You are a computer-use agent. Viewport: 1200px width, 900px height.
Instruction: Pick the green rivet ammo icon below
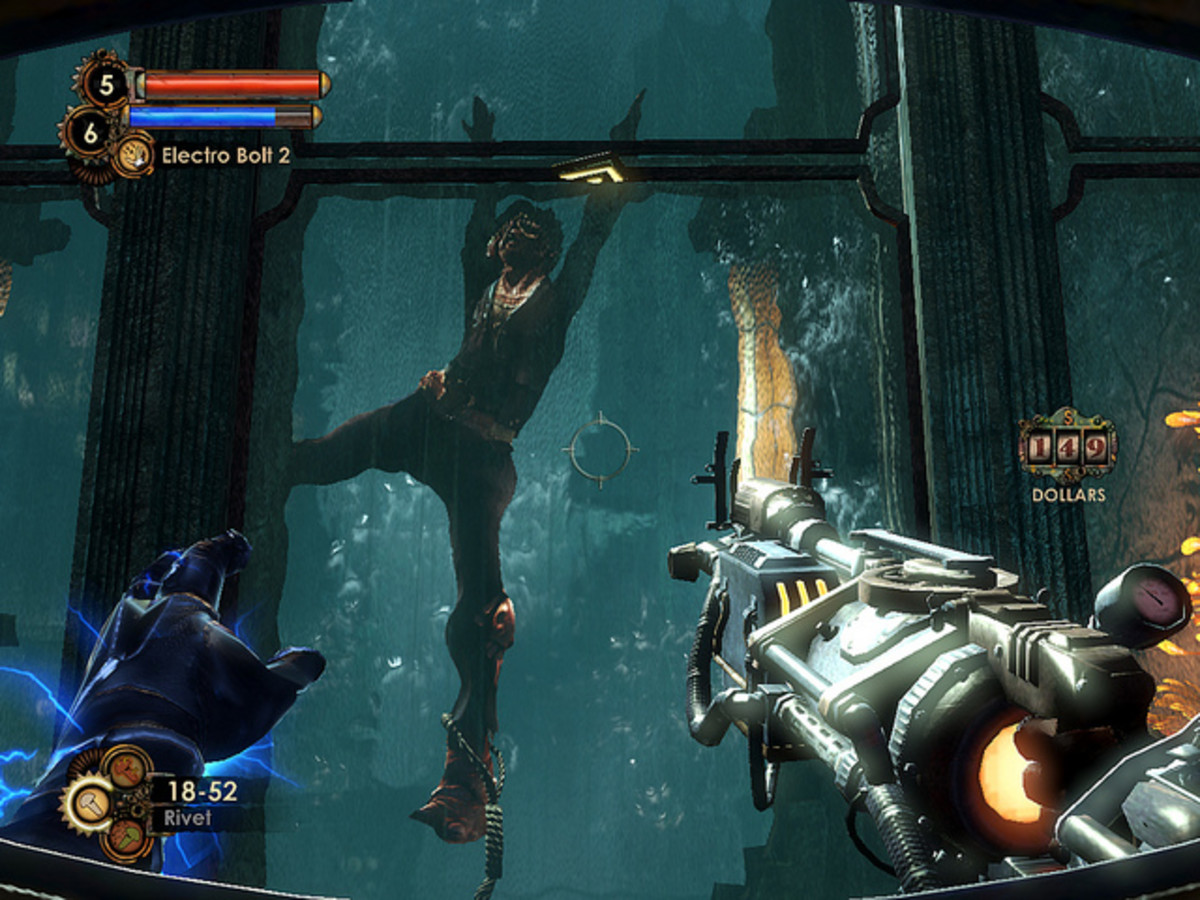(x=125, y=838)
